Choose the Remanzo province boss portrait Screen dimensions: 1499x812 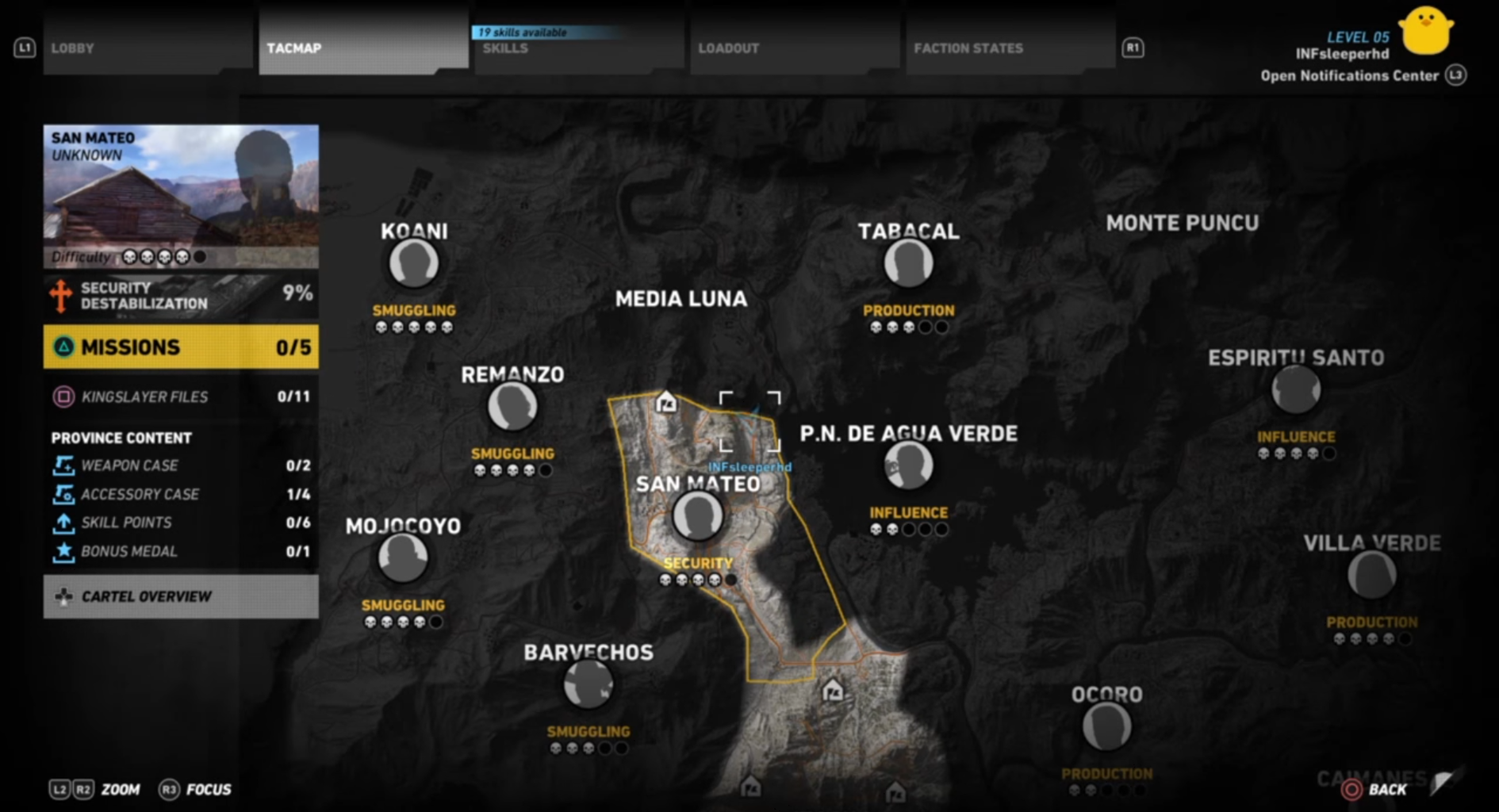click(512, 407)
